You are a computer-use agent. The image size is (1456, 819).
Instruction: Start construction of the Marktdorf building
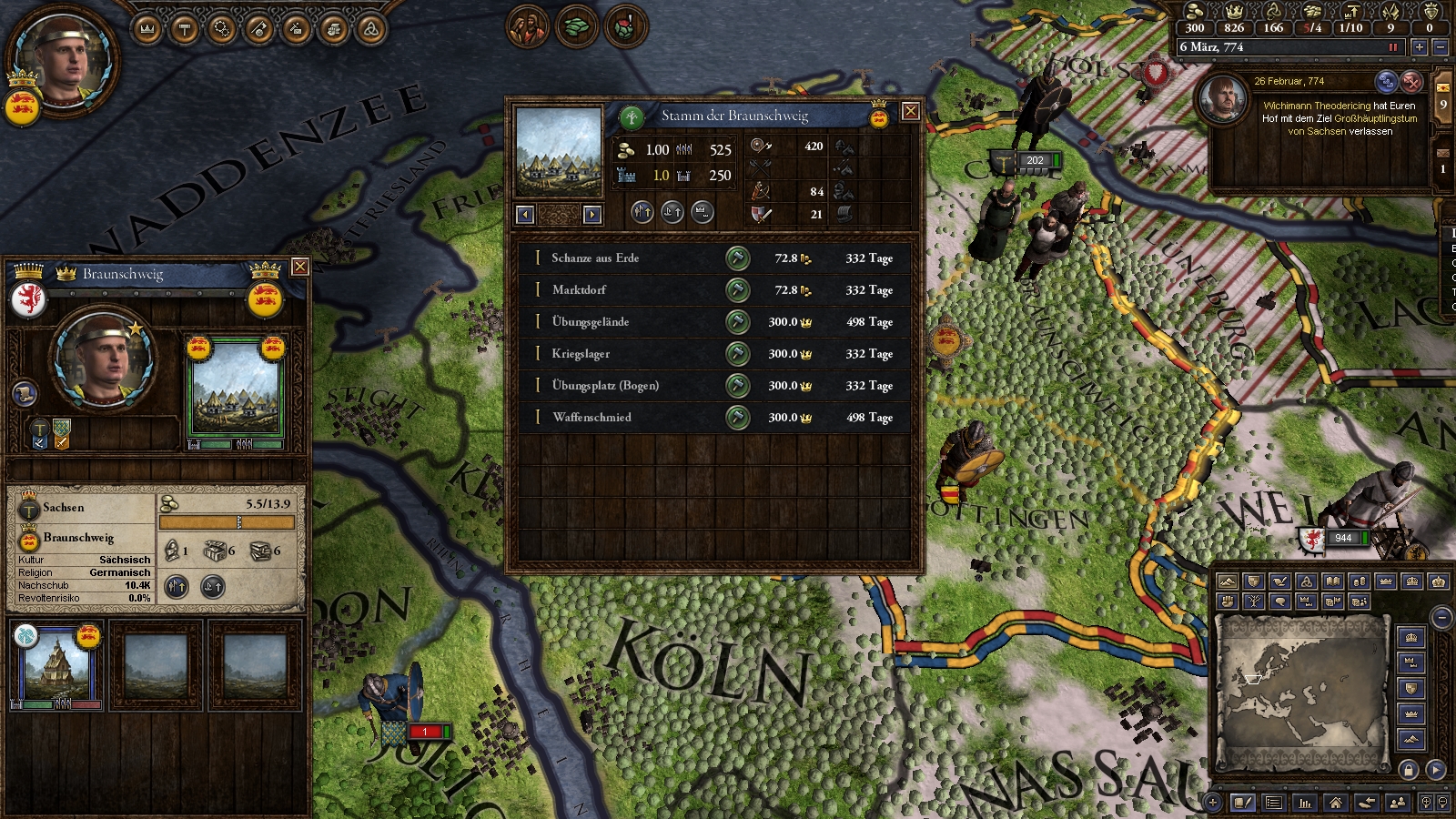click(x=737, y=290)
